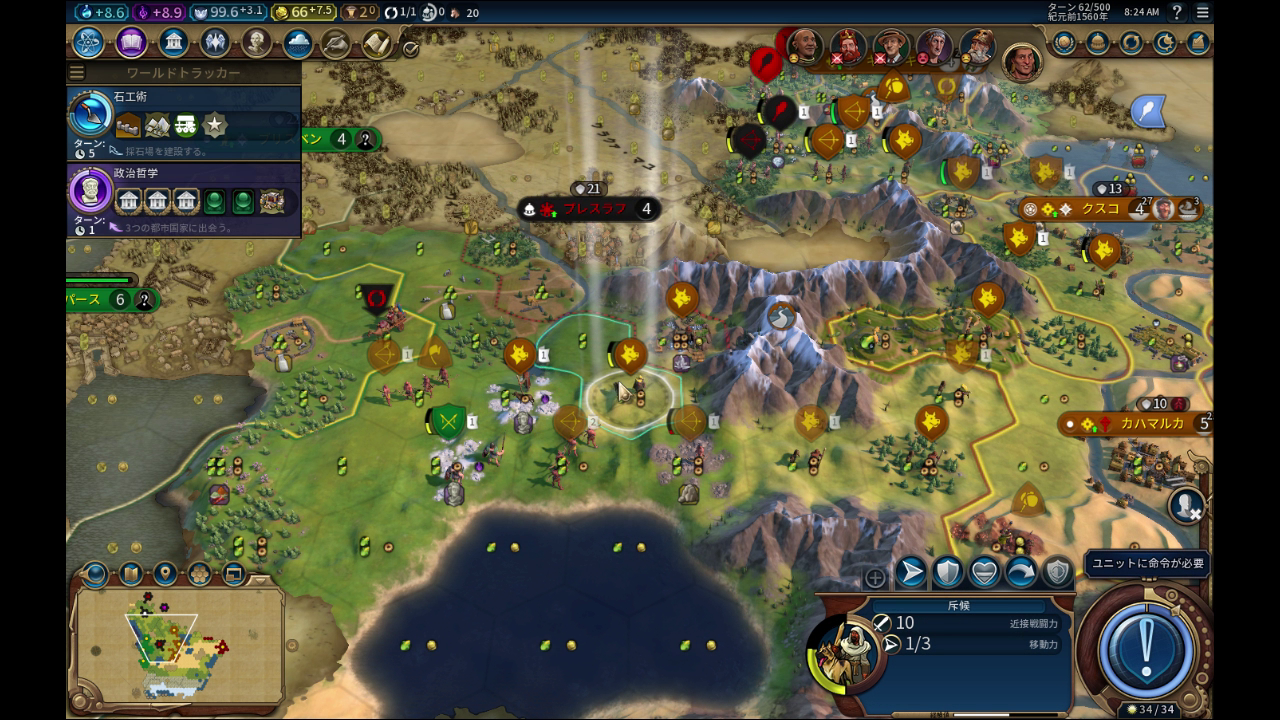This screenshot has height=720, width=1280.
Task: Open the civics tree (purple book icon)
Action: click(131, 43)
